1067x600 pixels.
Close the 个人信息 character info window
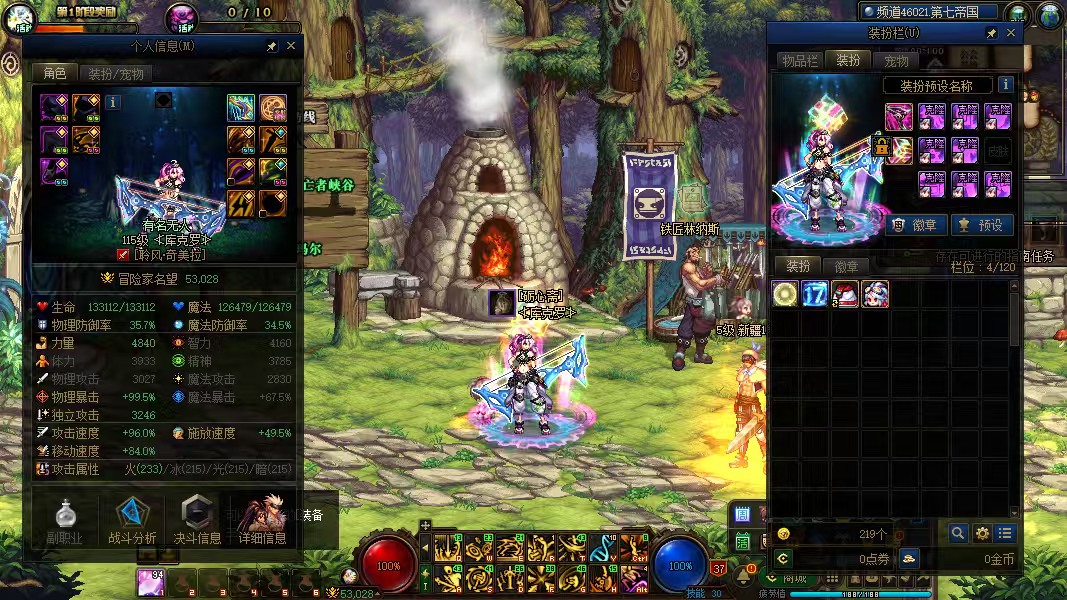(x=291, y=46)
